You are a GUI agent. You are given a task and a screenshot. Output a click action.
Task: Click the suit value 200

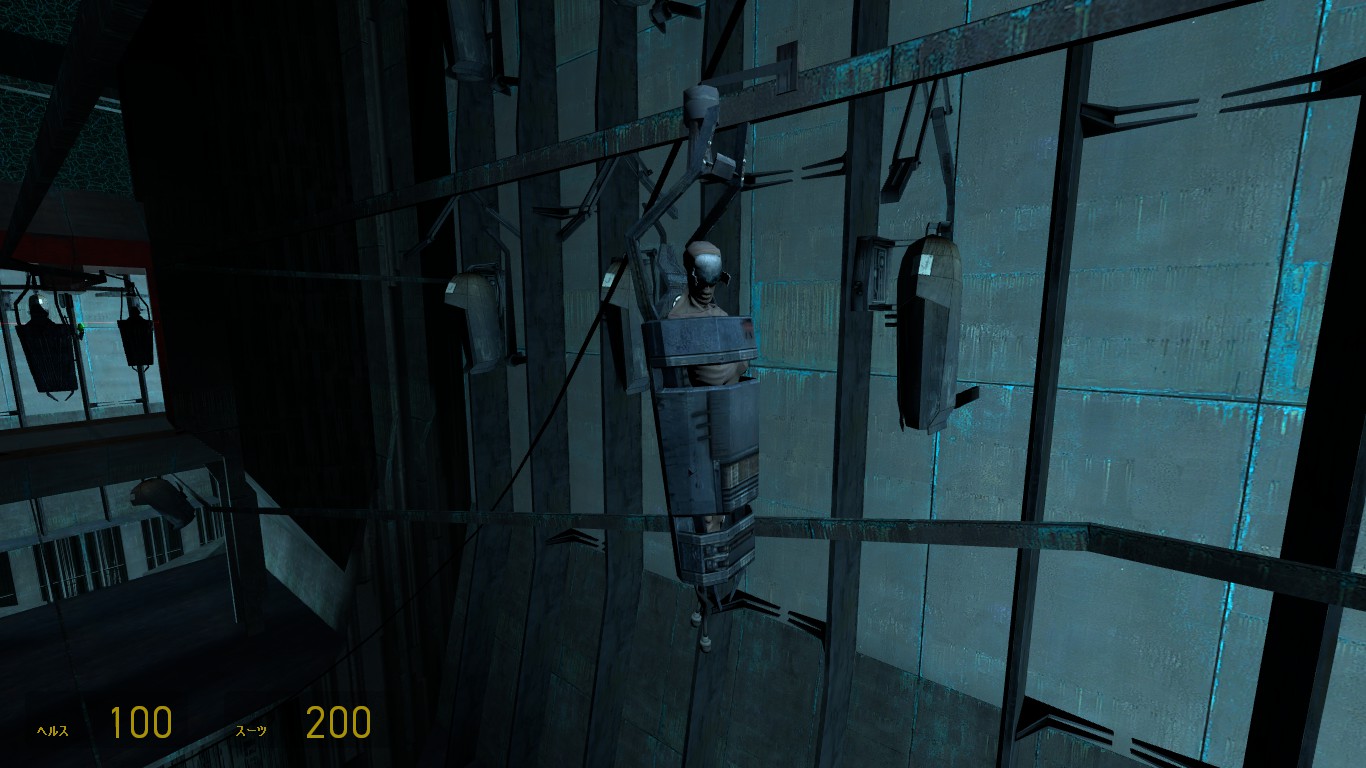point(341,722)
